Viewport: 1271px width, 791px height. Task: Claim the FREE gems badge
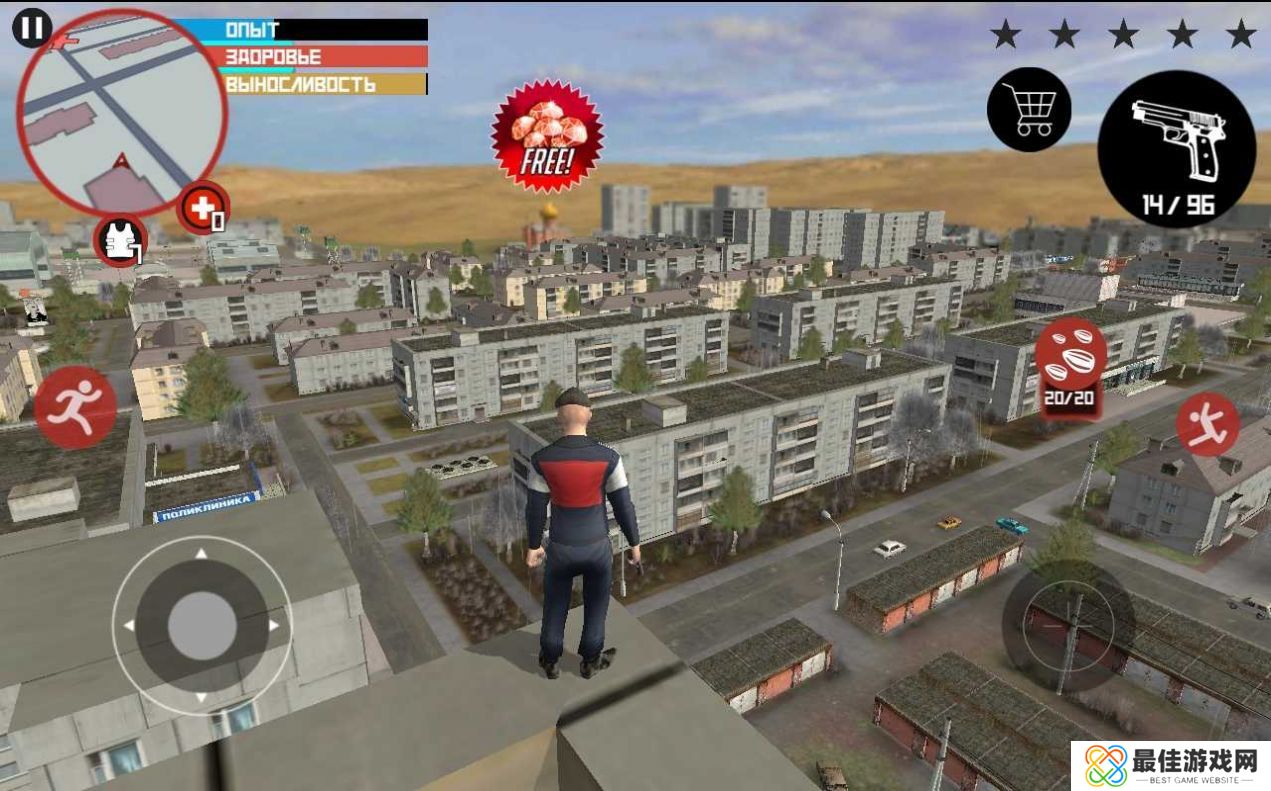tap(547, 136)
